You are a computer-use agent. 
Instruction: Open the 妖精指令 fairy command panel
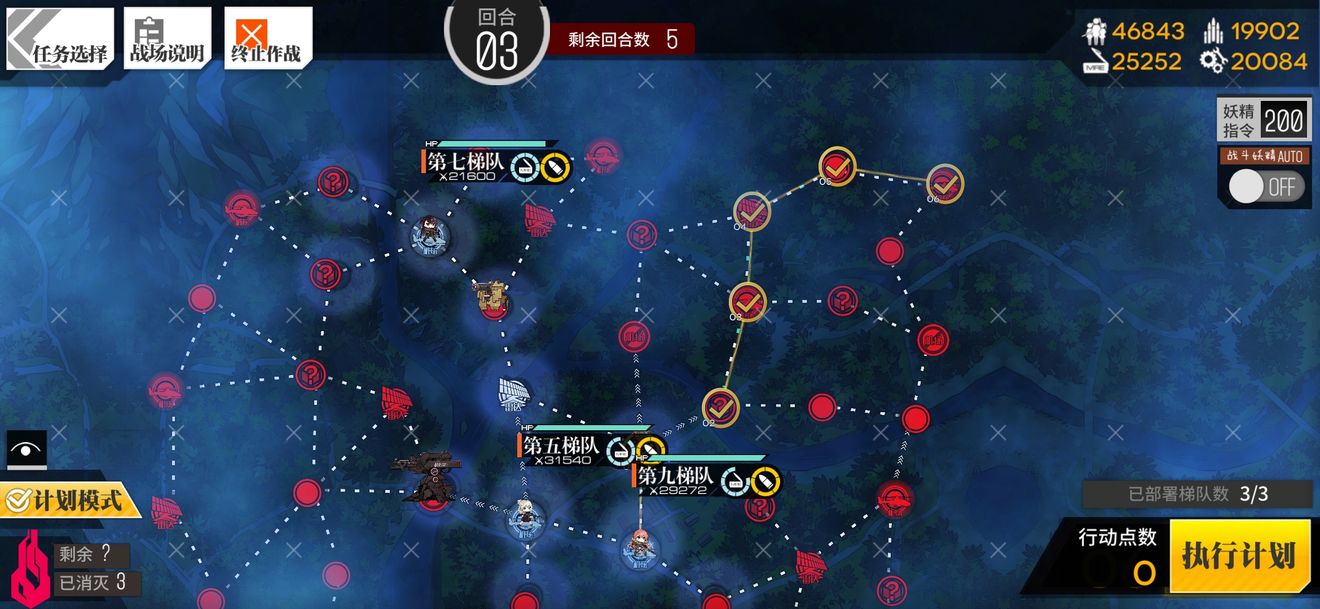click(1262, 121)
